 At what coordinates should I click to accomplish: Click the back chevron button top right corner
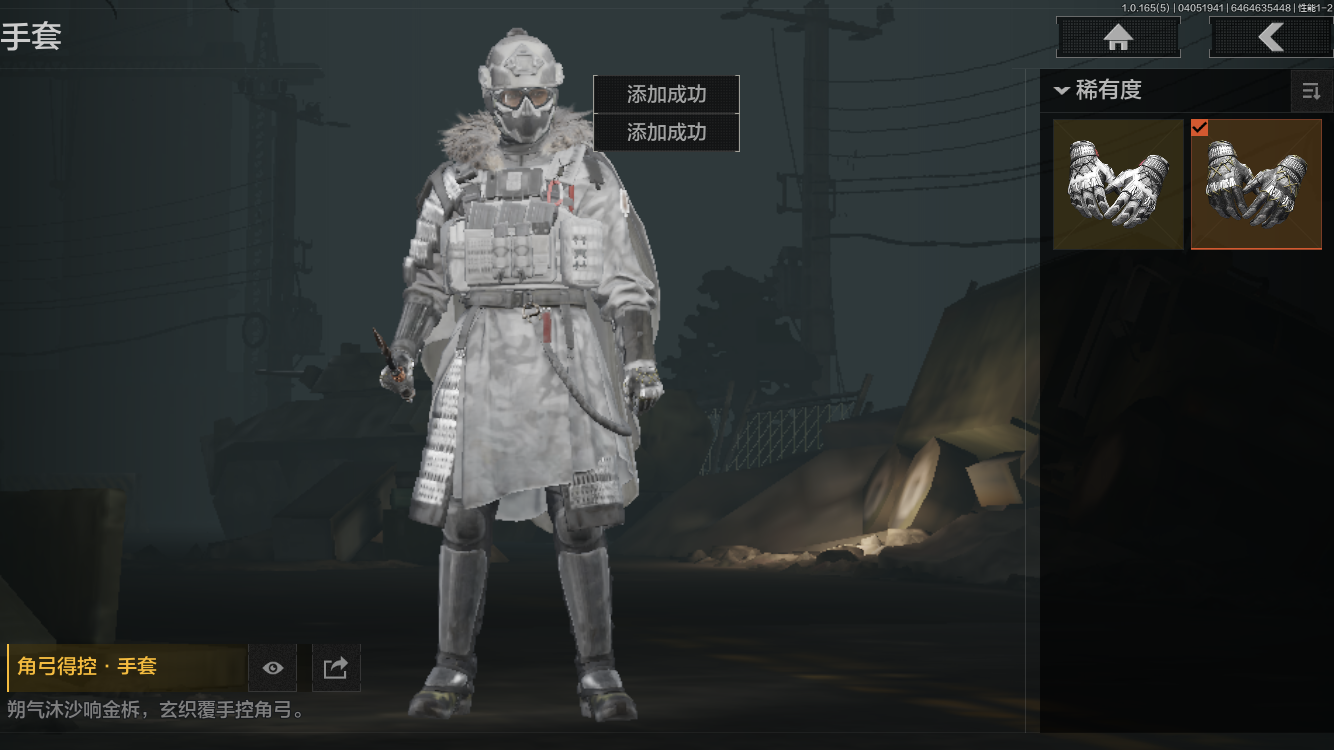[1272, 37]
